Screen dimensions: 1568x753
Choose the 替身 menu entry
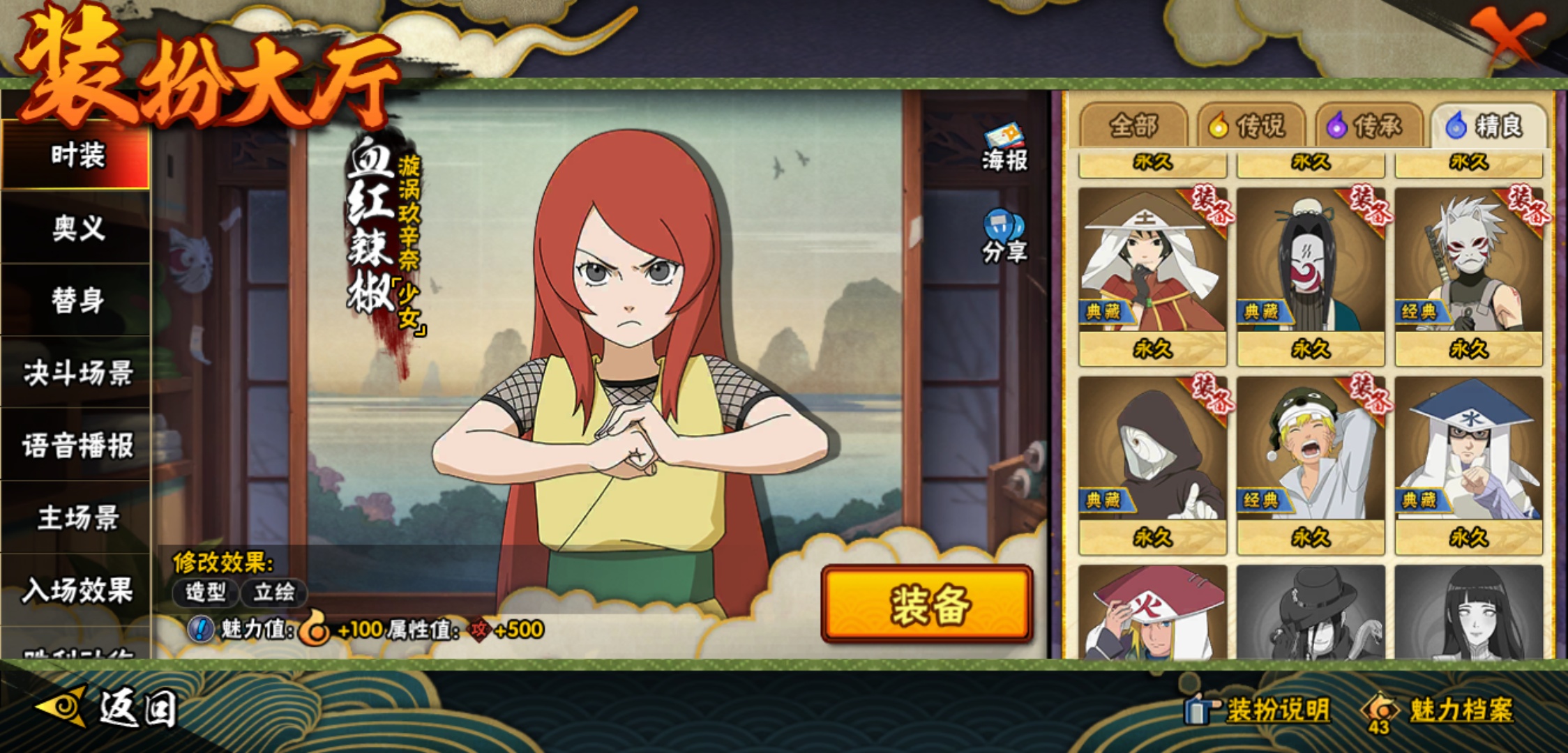[77, 301]
